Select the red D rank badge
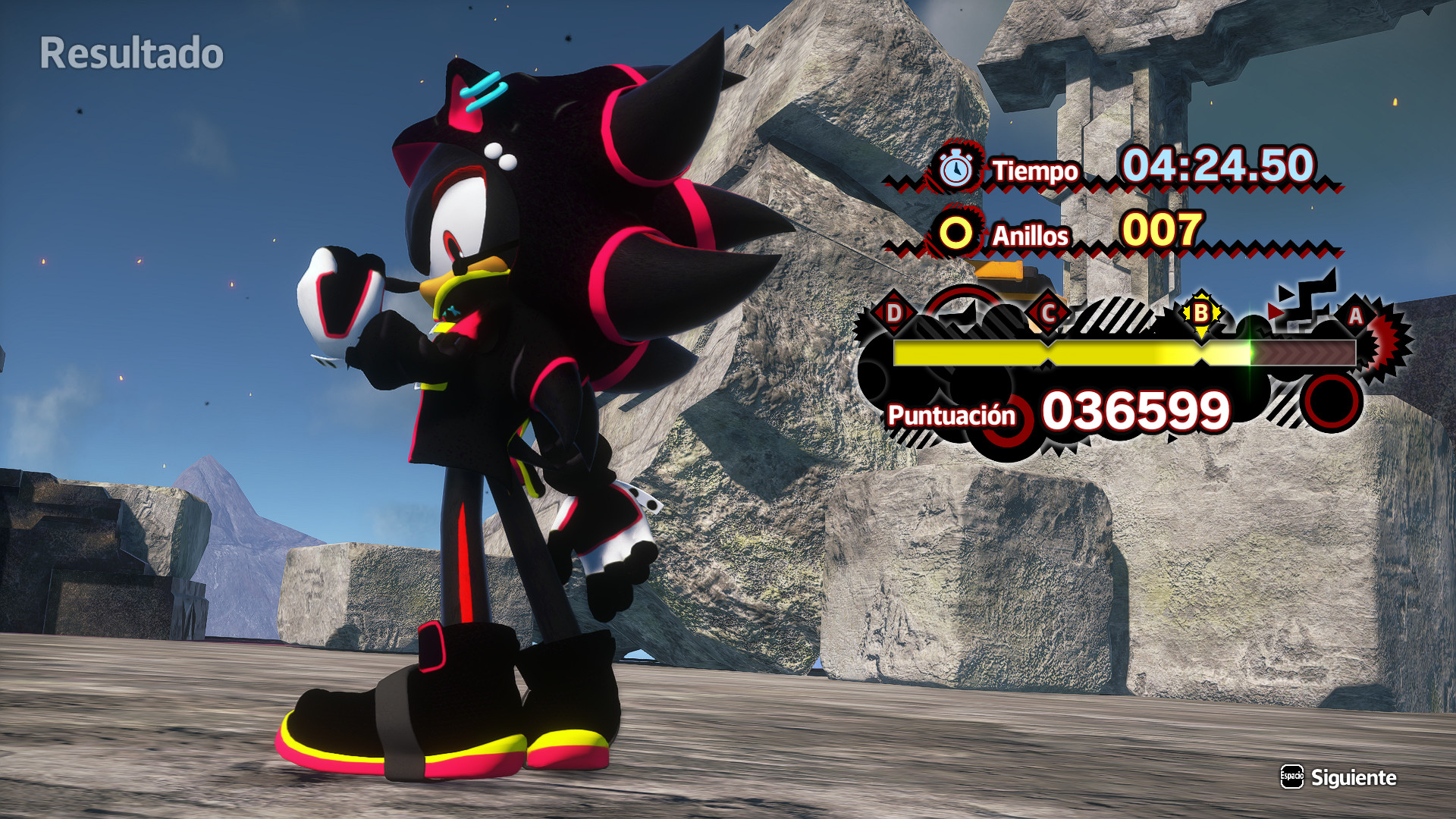The height and width of the screenshot is (819, 1456). [x=894, y=313]
